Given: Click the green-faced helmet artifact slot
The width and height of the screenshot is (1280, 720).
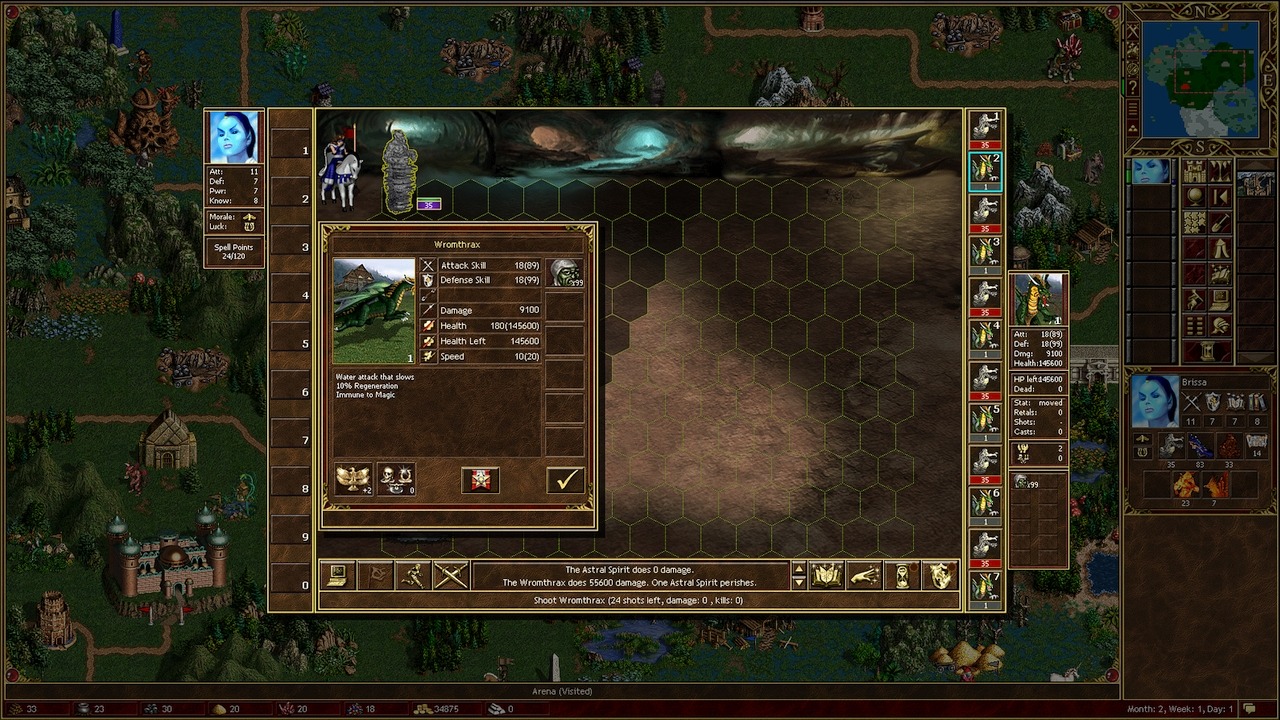Looking at the screenshot, I should (565, 272).
